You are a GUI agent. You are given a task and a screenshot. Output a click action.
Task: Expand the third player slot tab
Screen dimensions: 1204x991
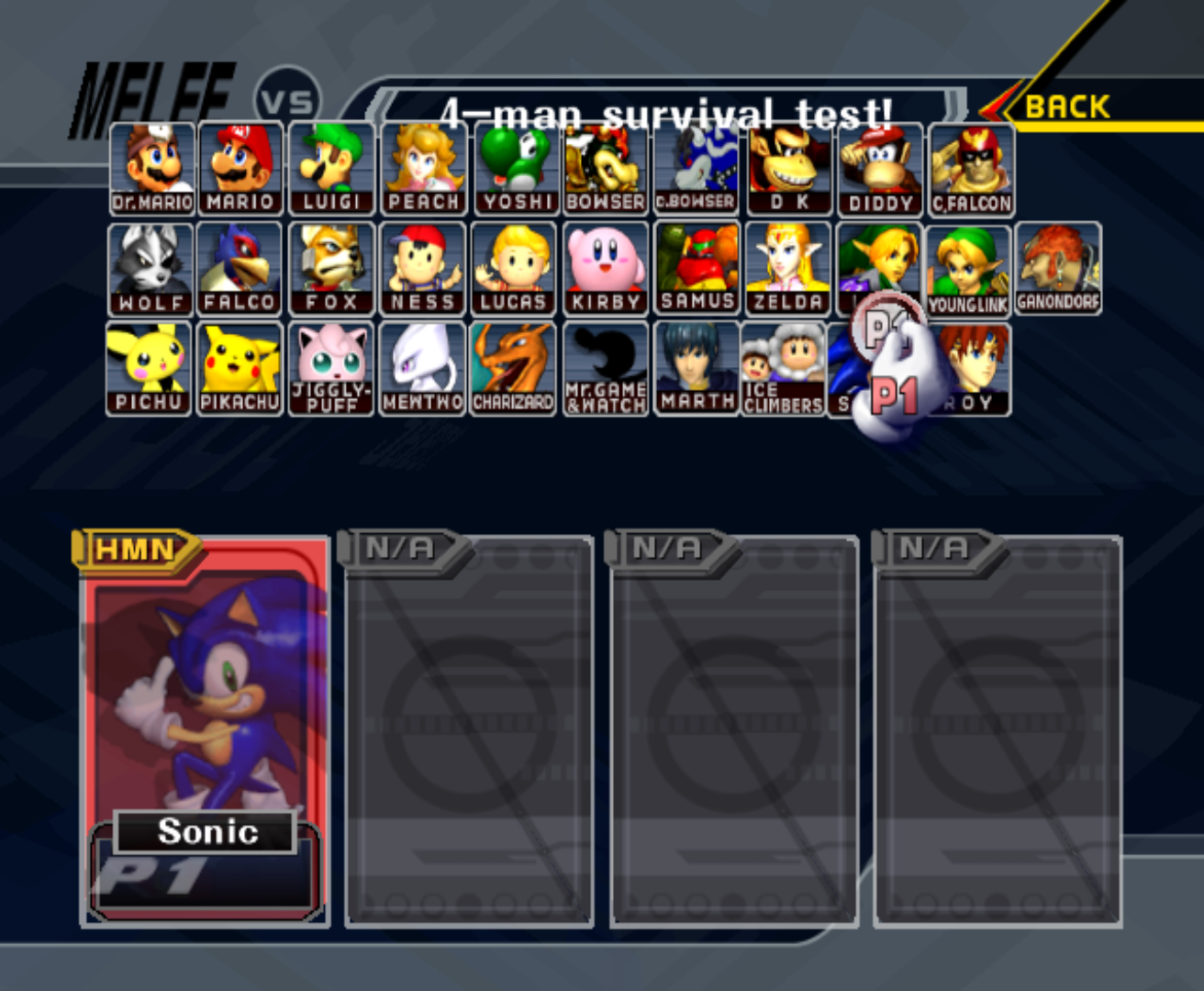666,547
